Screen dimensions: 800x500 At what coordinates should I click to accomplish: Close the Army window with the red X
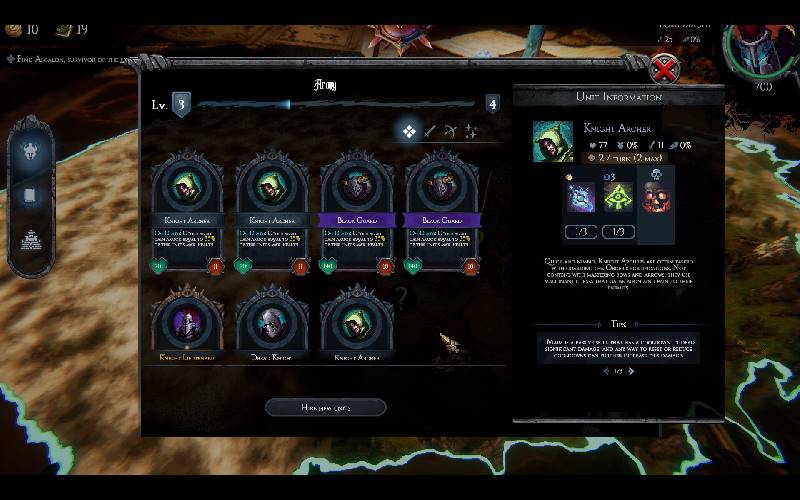coord(664,68)
